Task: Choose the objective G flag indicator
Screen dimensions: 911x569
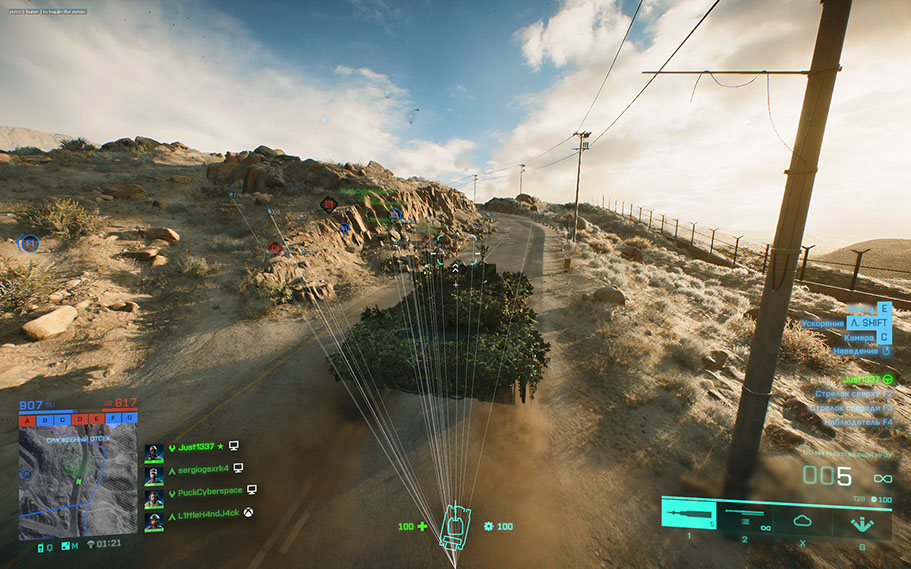Action: point(130,419)
